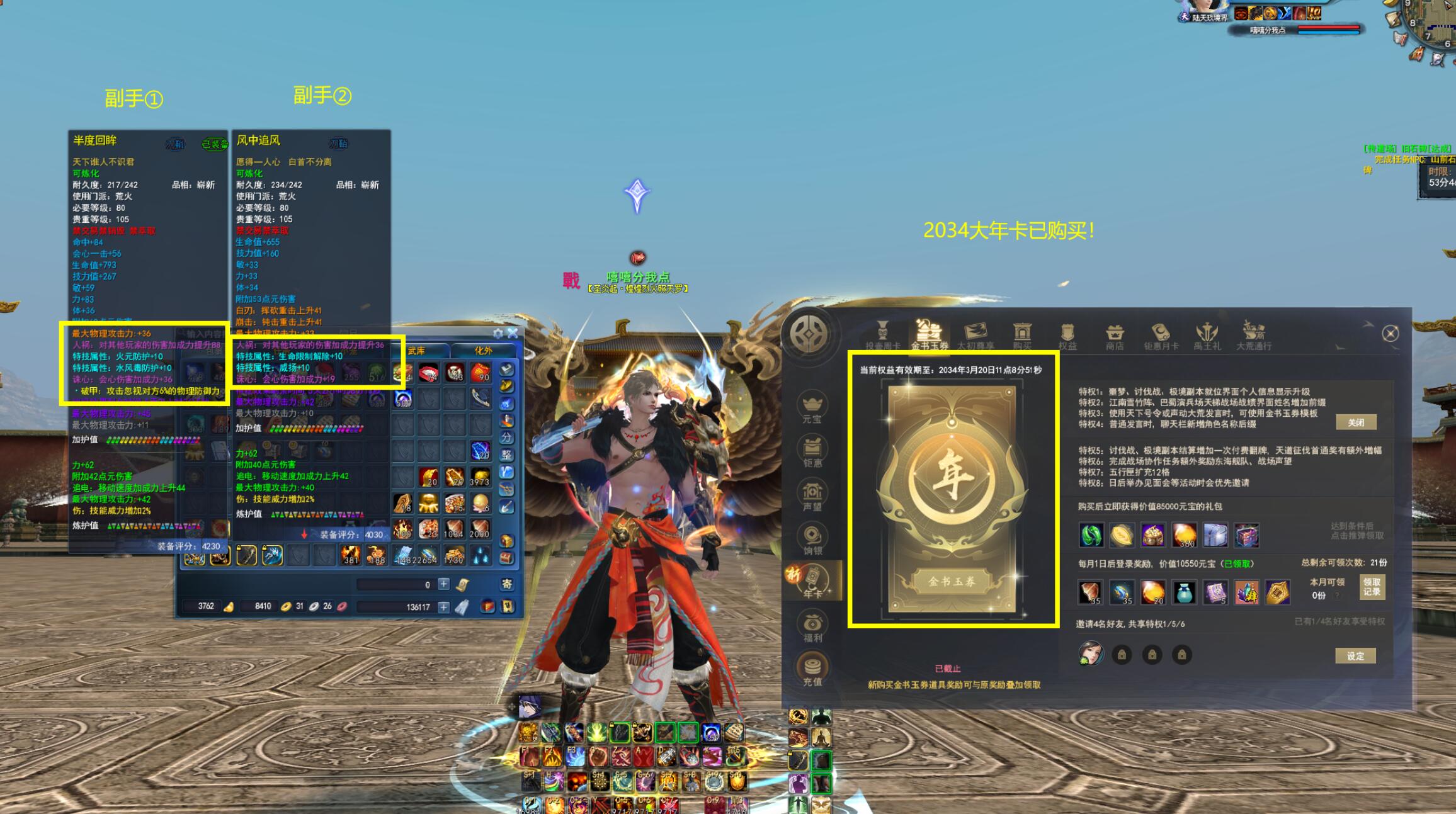Open the 商店 tab
The height and width of the screenshot is (814, 1456).
pos(1114,336)
